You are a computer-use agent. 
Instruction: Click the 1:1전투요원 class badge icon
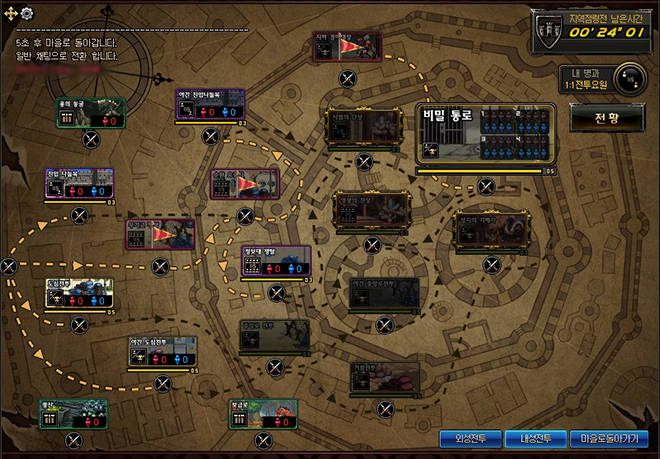(x=628, y=78)
